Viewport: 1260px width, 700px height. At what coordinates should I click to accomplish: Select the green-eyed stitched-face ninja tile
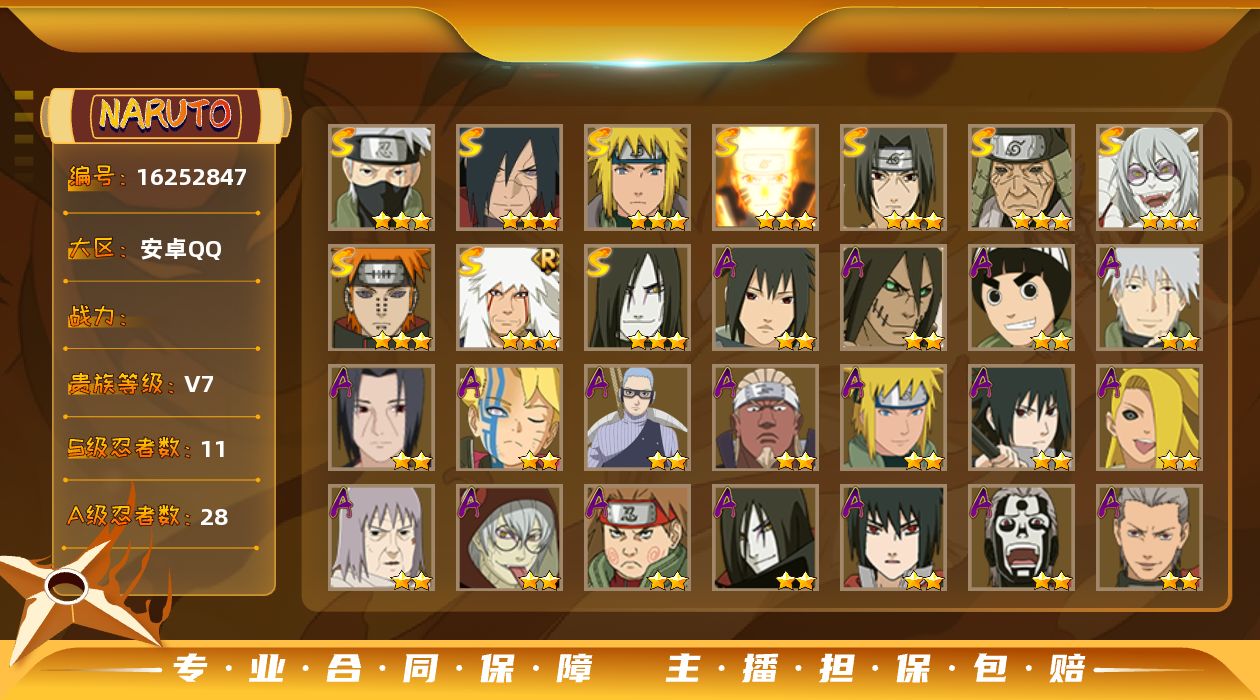coord(894,298)
